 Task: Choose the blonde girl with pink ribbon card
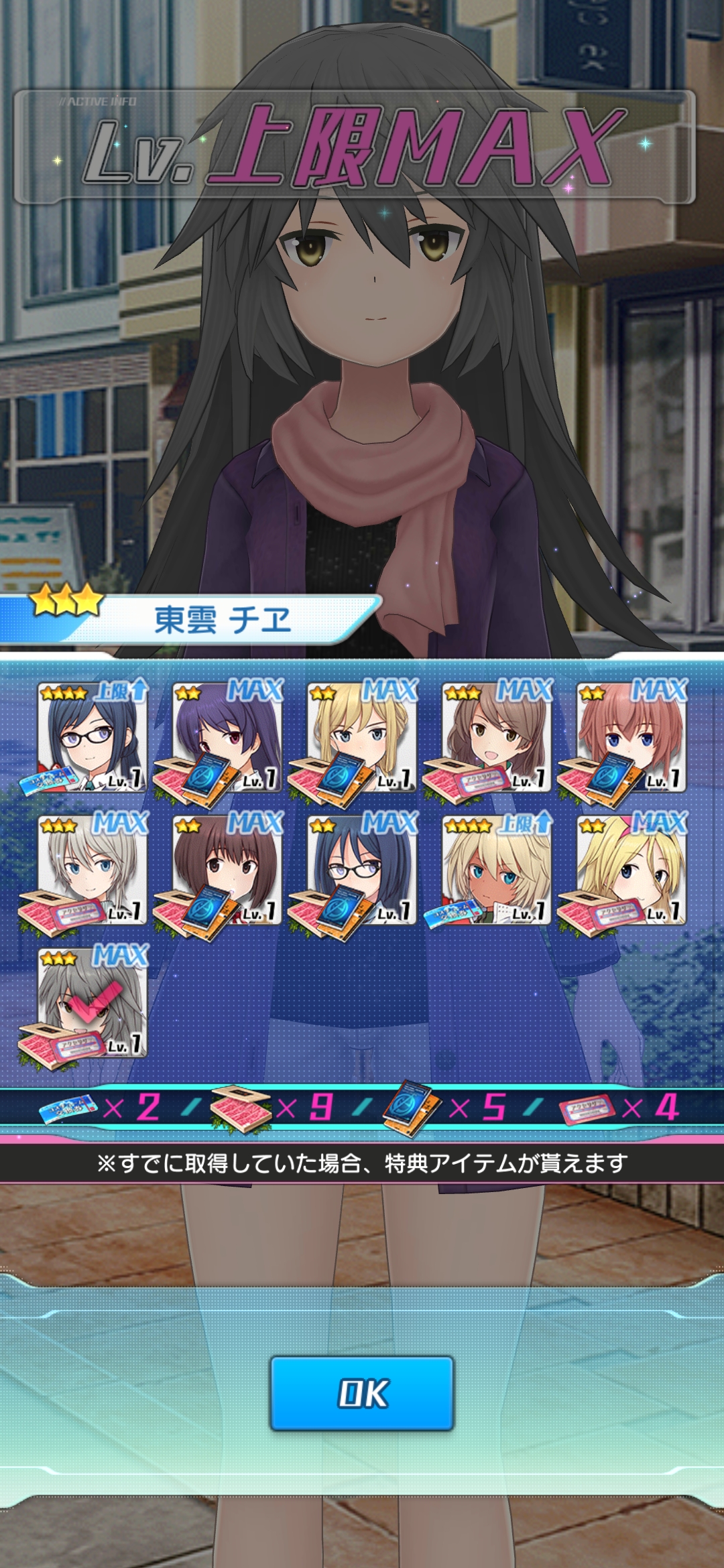[x=631, y=870]
